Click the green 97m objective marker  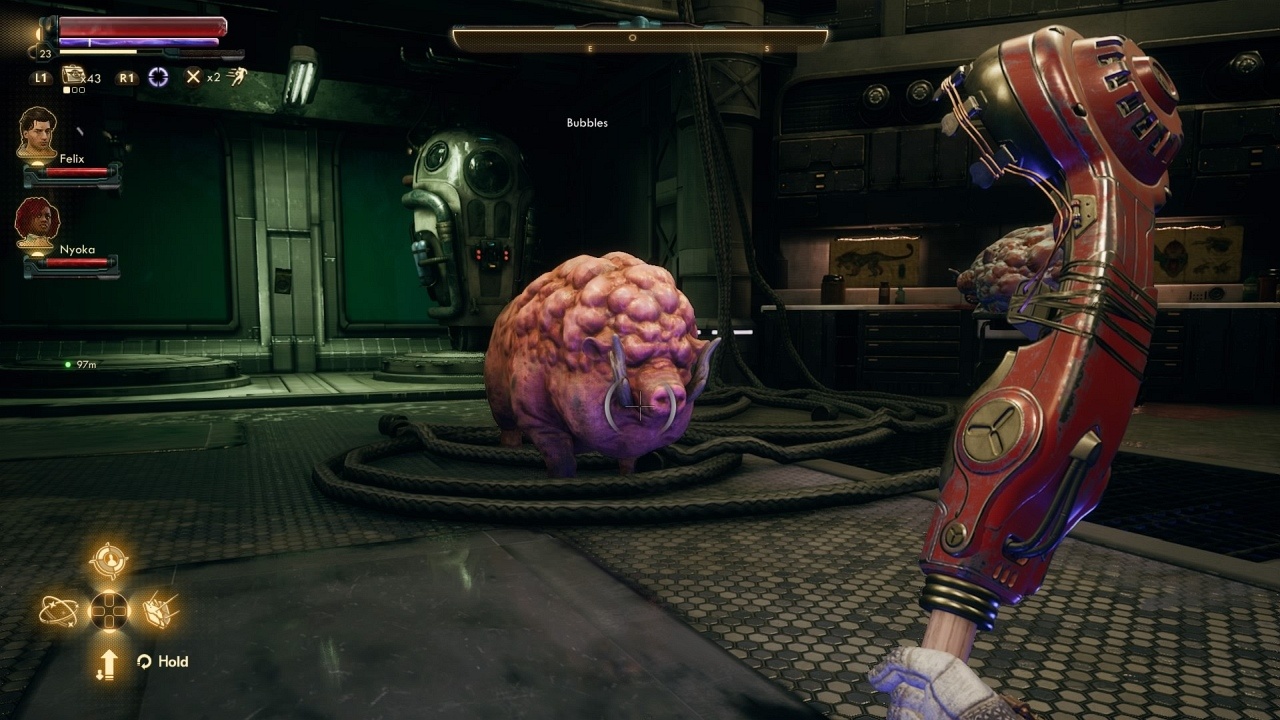(x=68, y=365)
